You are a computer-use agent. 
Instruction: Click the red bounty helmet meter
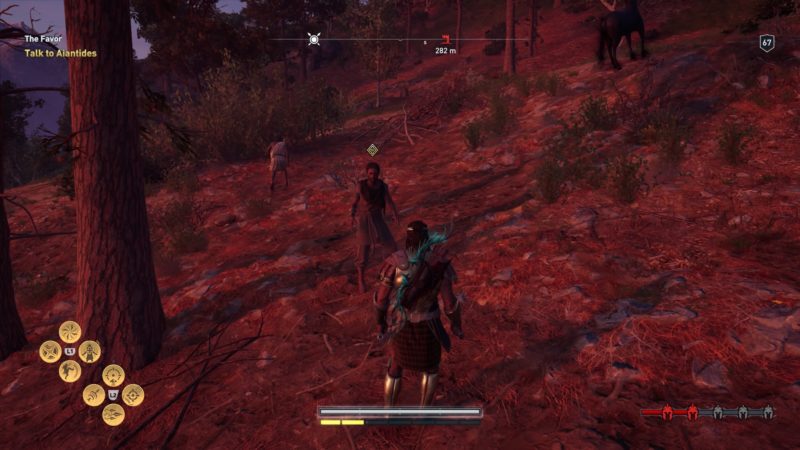tap(707, 412)
